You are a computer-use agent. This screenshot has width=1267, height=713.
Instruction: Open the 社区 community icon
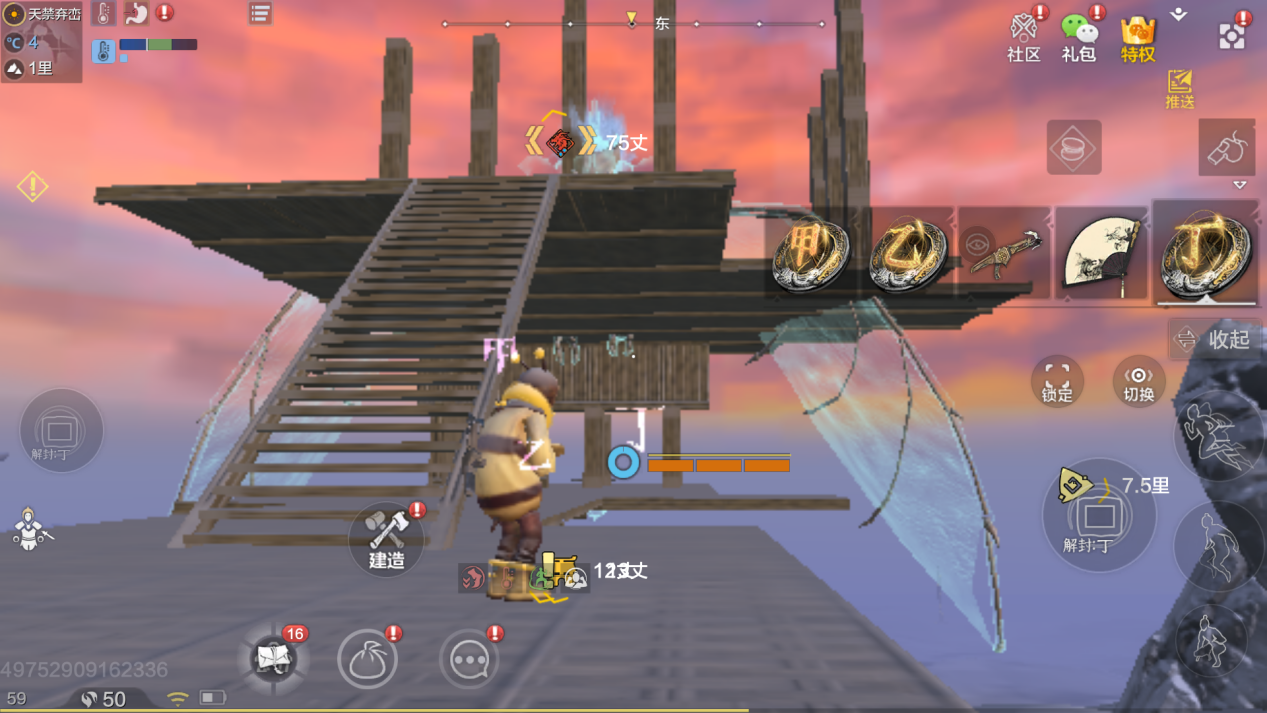1023,36
